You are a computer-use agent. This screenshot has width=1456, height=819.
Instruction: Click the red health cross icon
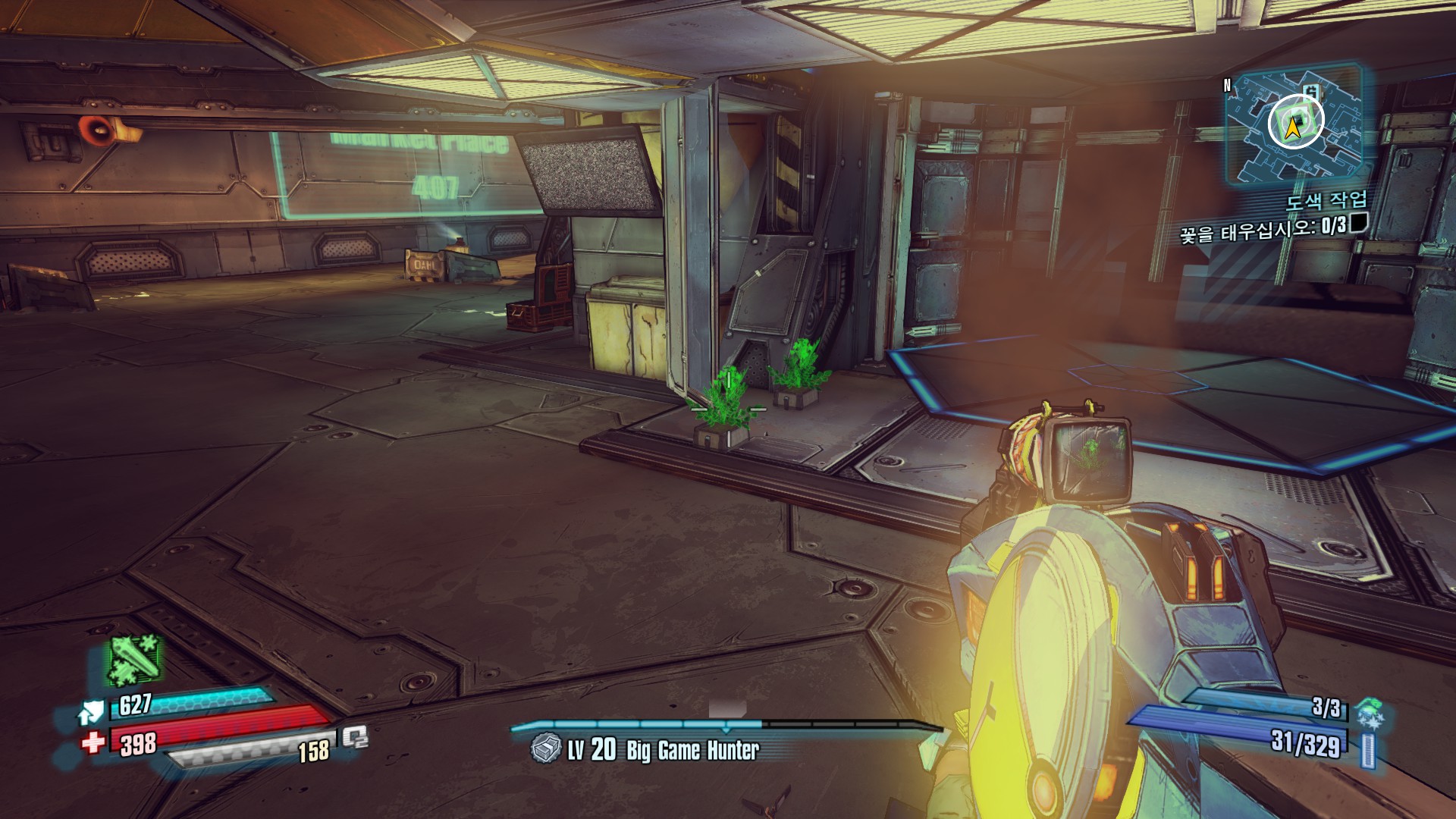(93, 742)
